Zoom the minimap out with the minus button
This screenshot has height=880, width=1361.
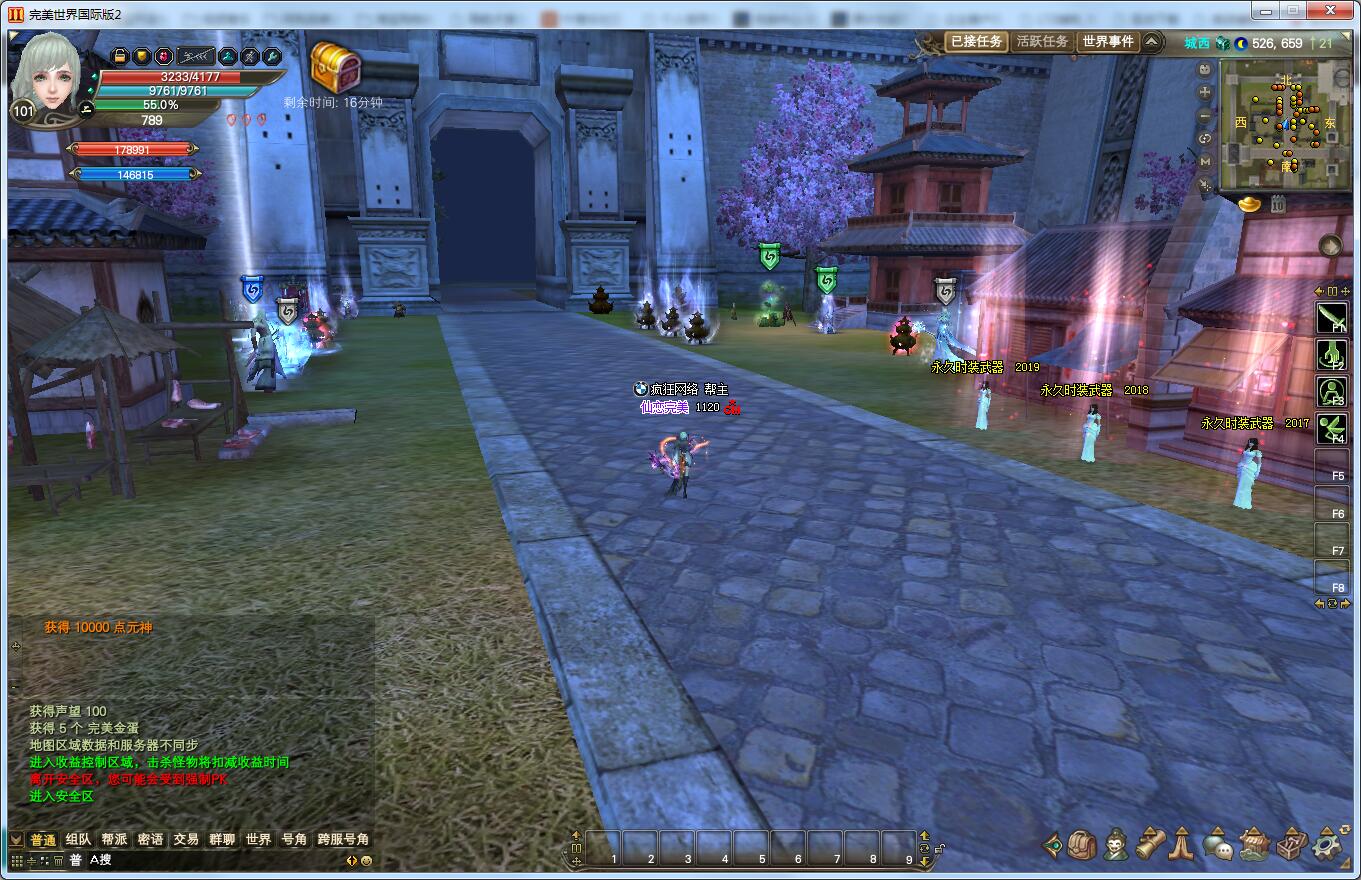click(1205, 115)
